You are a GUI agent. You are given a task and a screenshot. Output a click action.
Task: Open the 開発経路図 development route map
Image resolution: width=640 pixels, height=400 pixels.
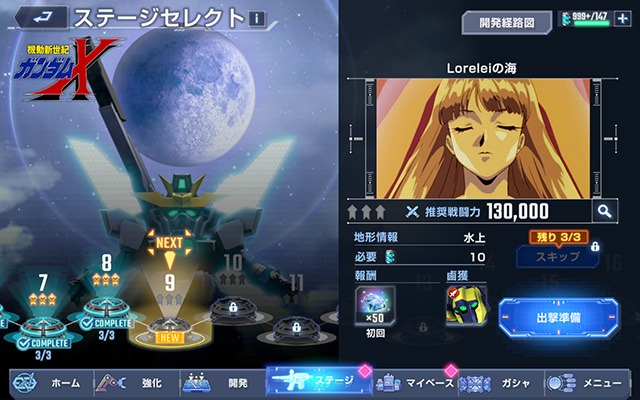[507, 20]
